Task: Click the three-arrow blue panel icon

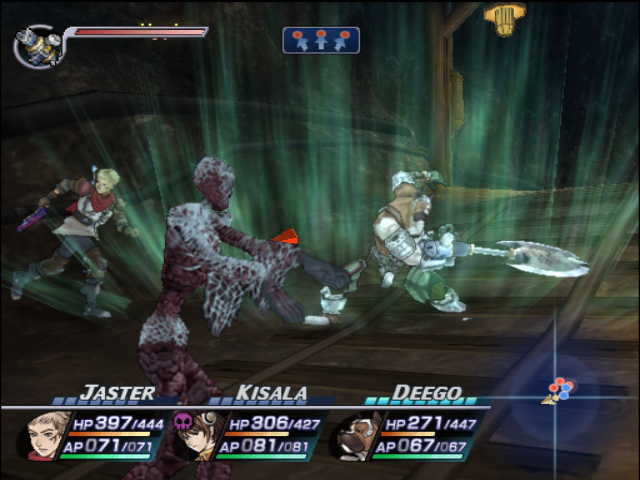Action: 321,40
